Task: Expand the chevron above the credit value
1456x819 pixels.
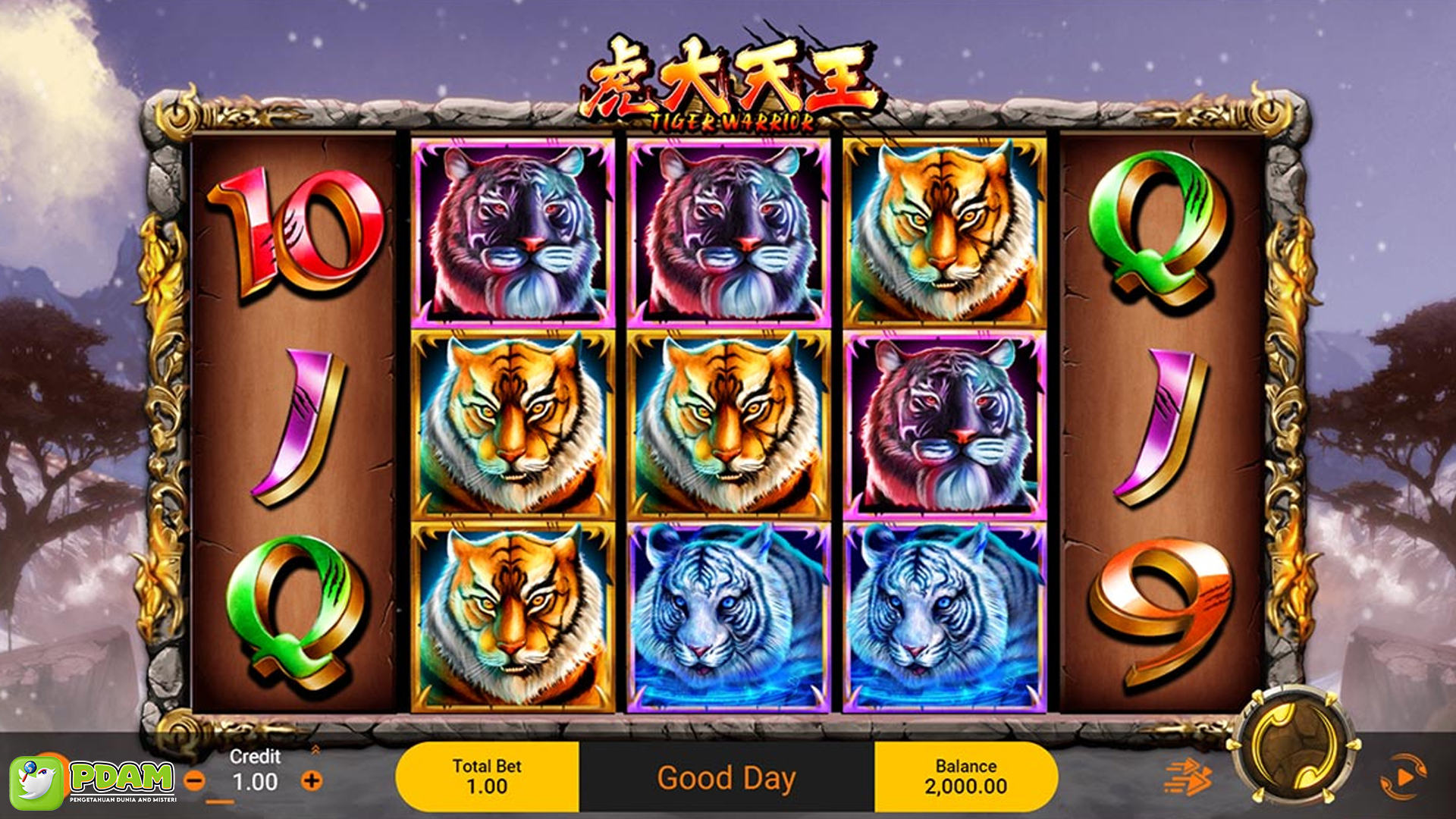Action: (x=315, y=749)
